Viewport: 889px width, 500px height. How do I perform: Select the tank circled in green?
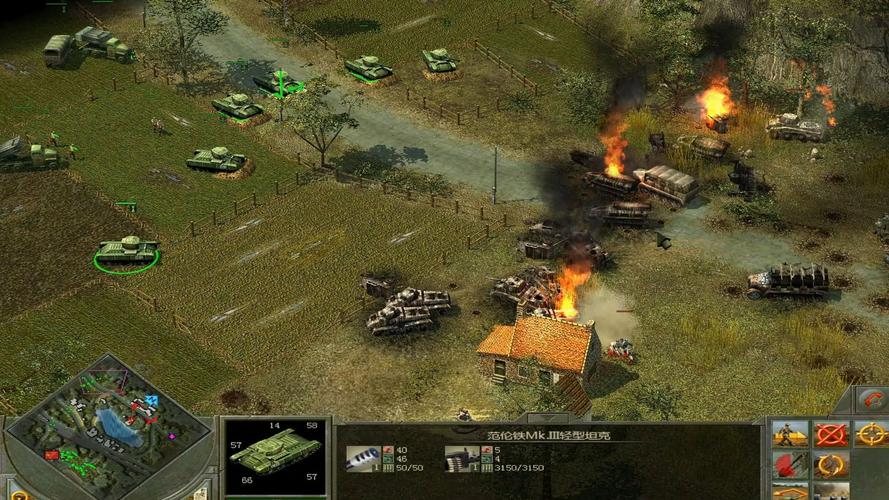click(x=127, y=250)
